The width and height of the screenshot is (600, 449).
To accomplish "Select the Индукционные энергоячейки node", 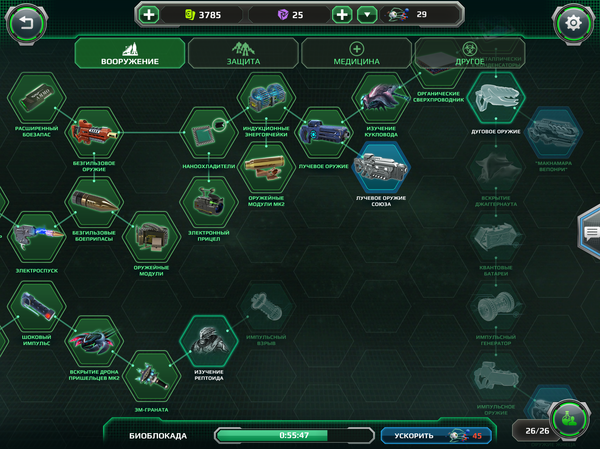I will [265, 99].
